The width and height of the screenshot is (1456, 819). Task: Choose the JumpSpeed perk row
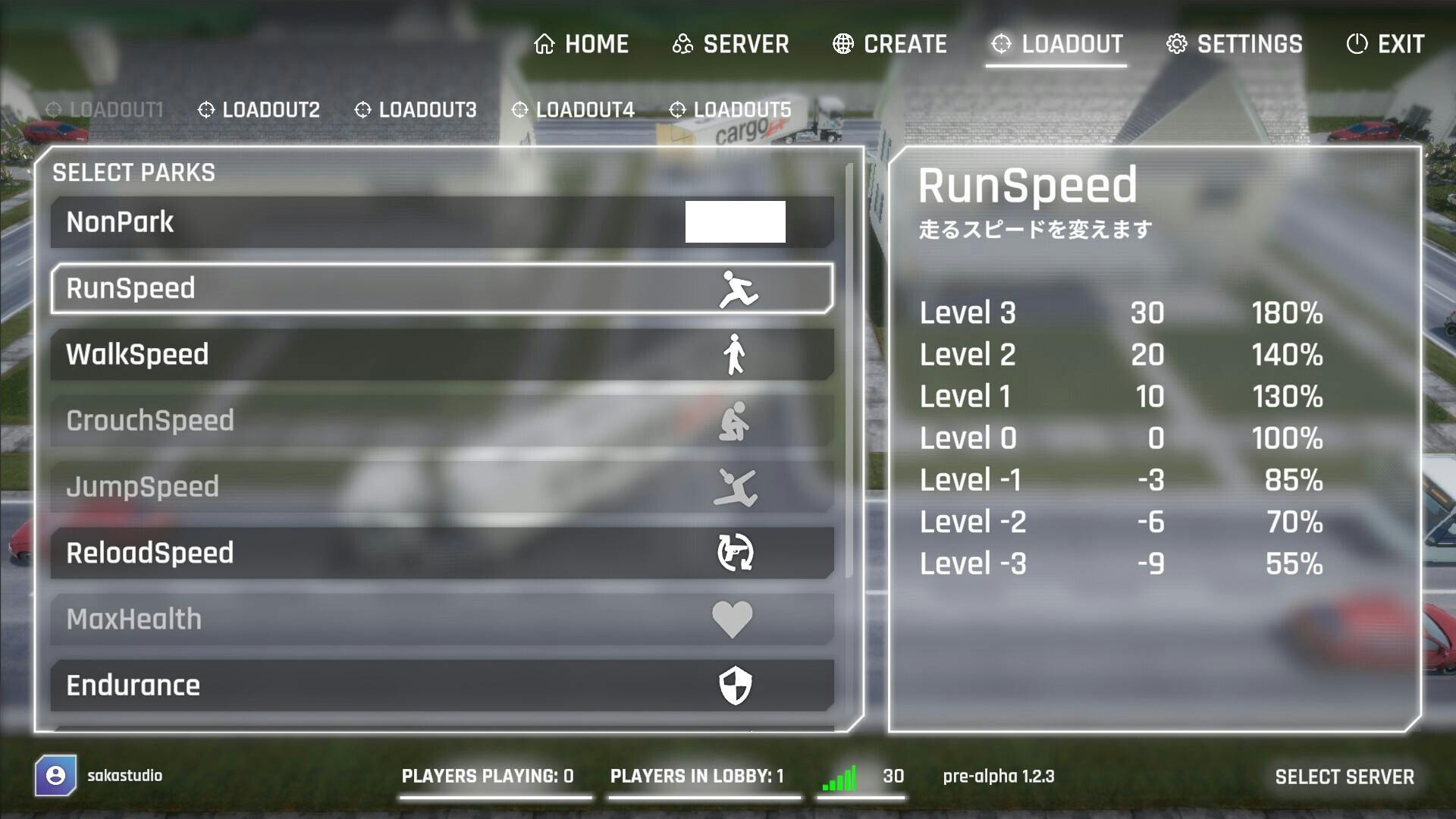[x=442, y=487]
